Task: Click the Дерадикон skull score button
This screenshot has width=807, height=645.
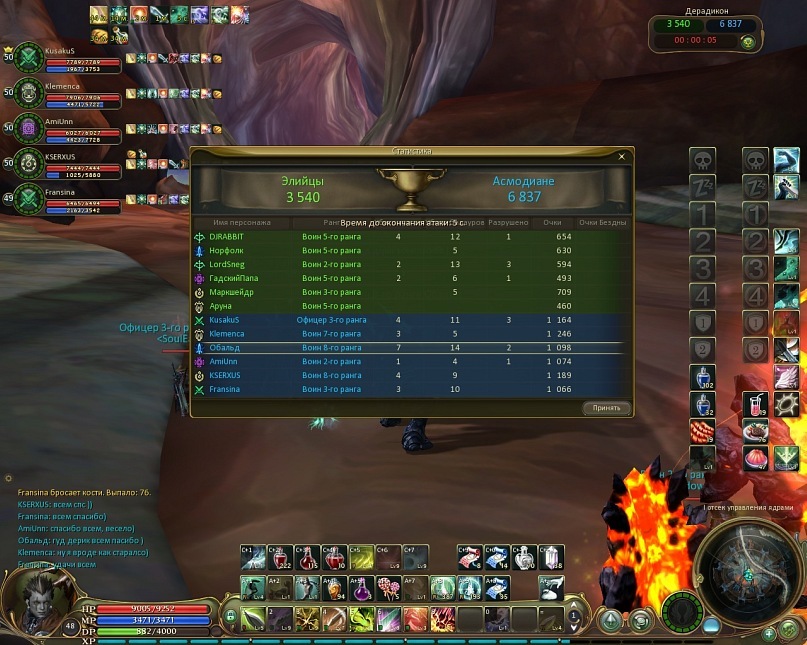Action: [x=747, y=42]
